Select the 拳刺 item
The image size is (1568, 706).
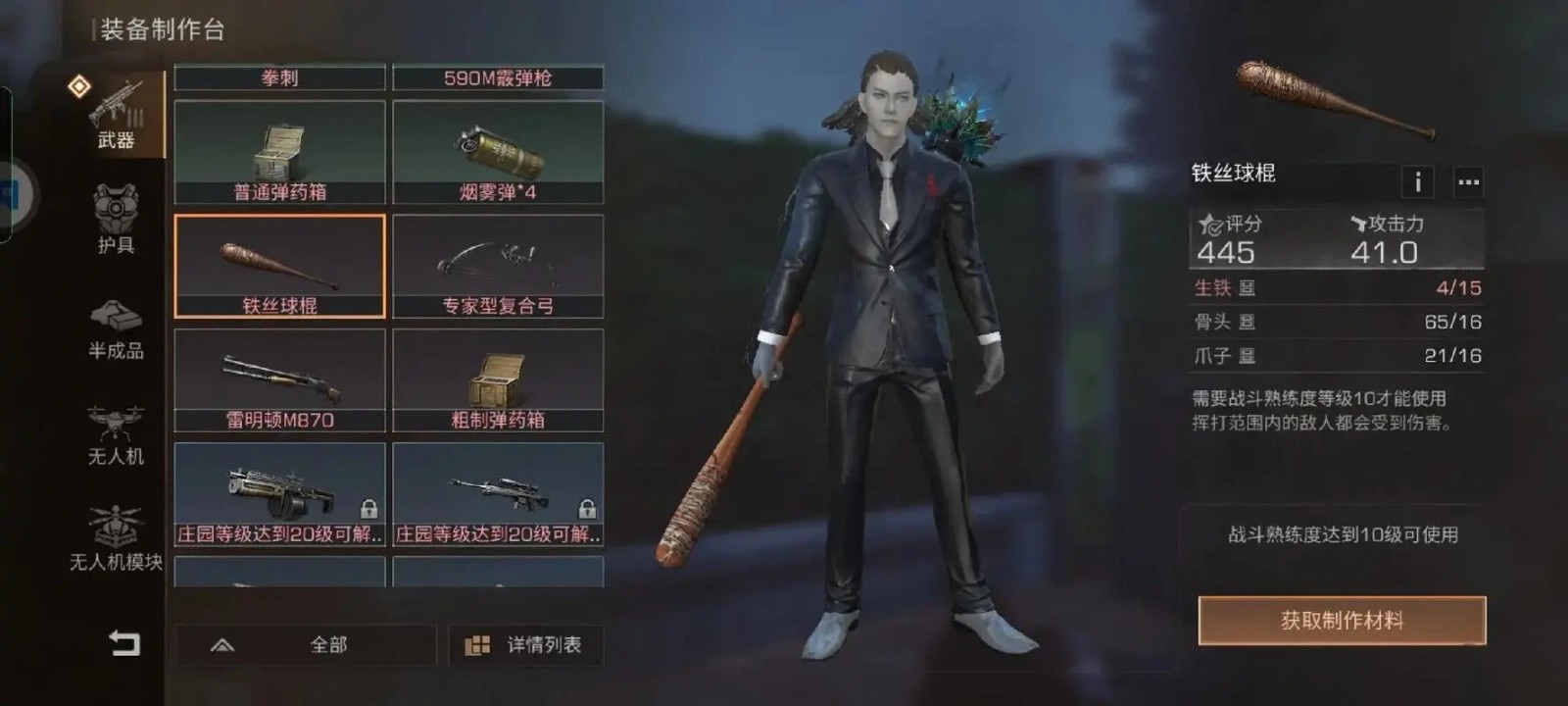point(281,78)
